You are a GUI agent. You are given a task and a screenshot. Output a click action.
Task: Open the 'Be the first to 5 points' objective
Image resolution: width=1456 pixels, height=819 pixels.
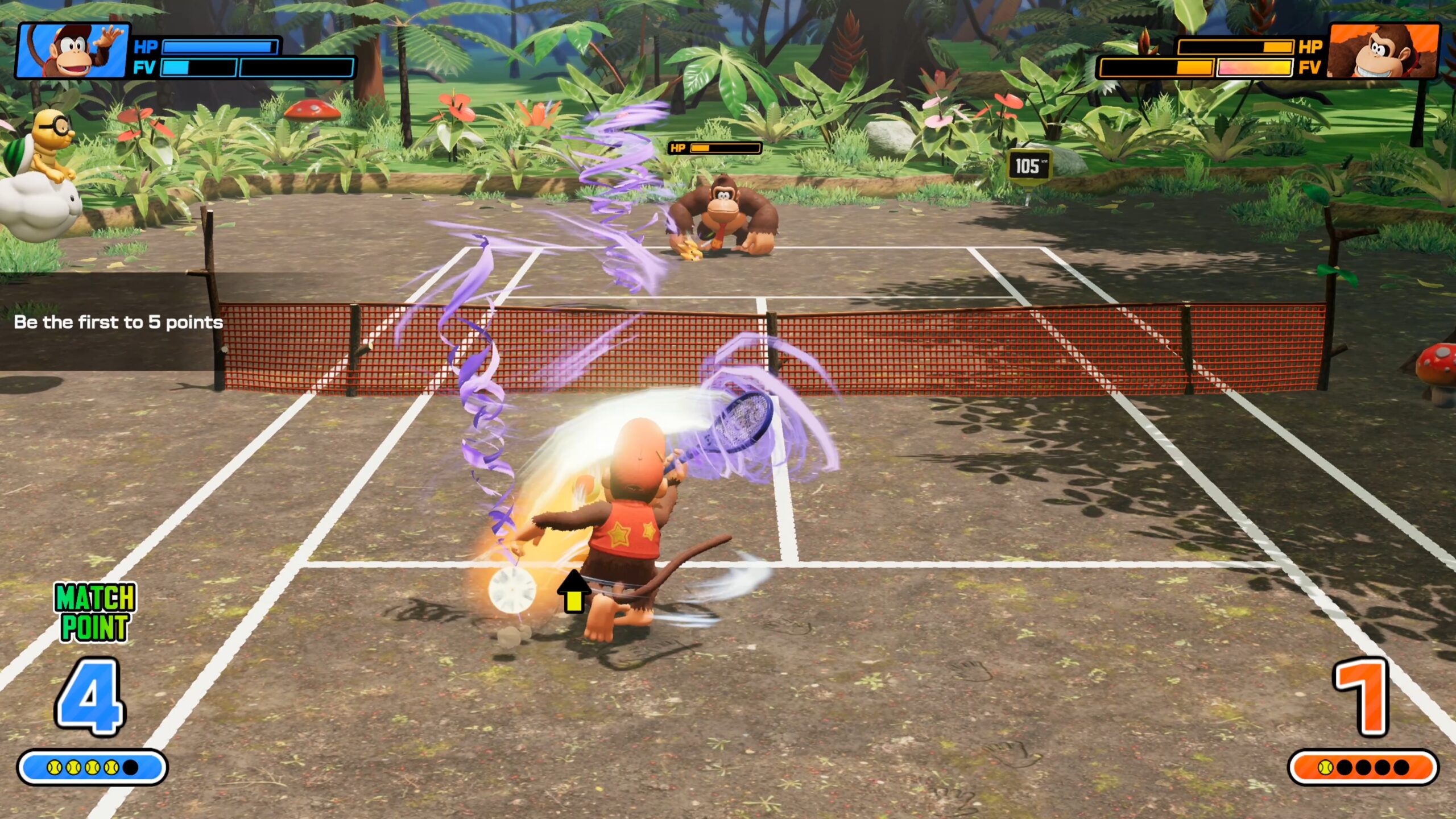pos(118,322)
